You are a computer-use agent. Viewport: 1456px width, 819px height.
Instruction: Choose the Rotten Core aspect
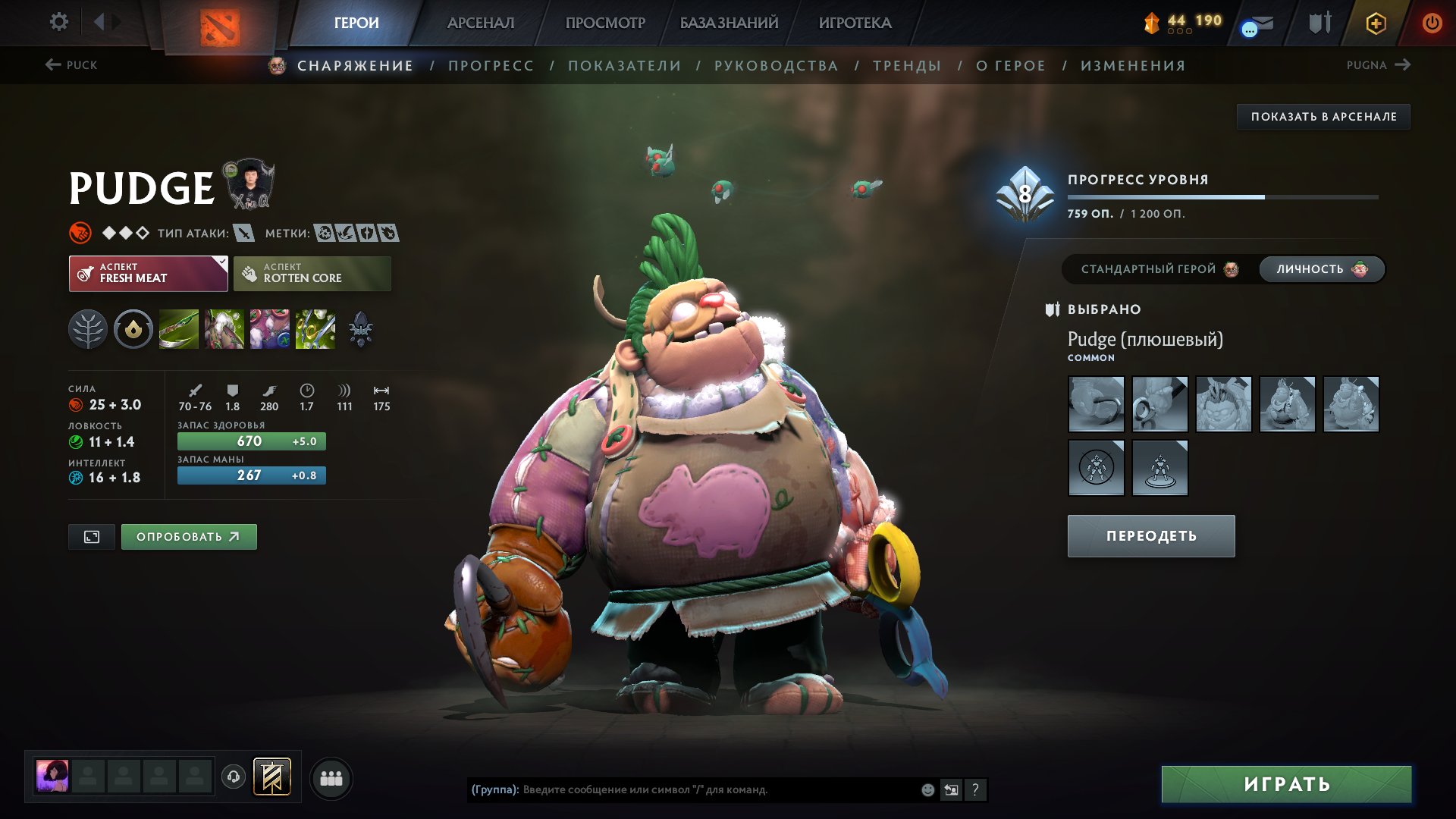(x=312, y=274)
